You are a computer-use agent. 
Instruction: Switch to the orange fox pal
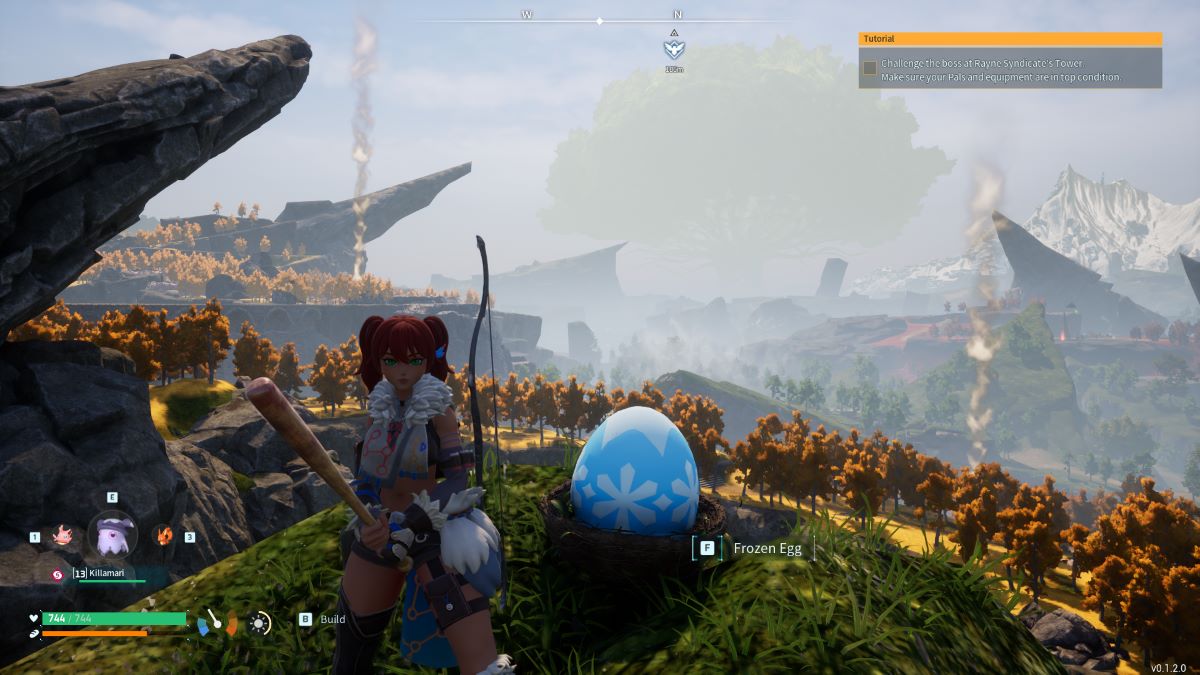pos(163,535)
